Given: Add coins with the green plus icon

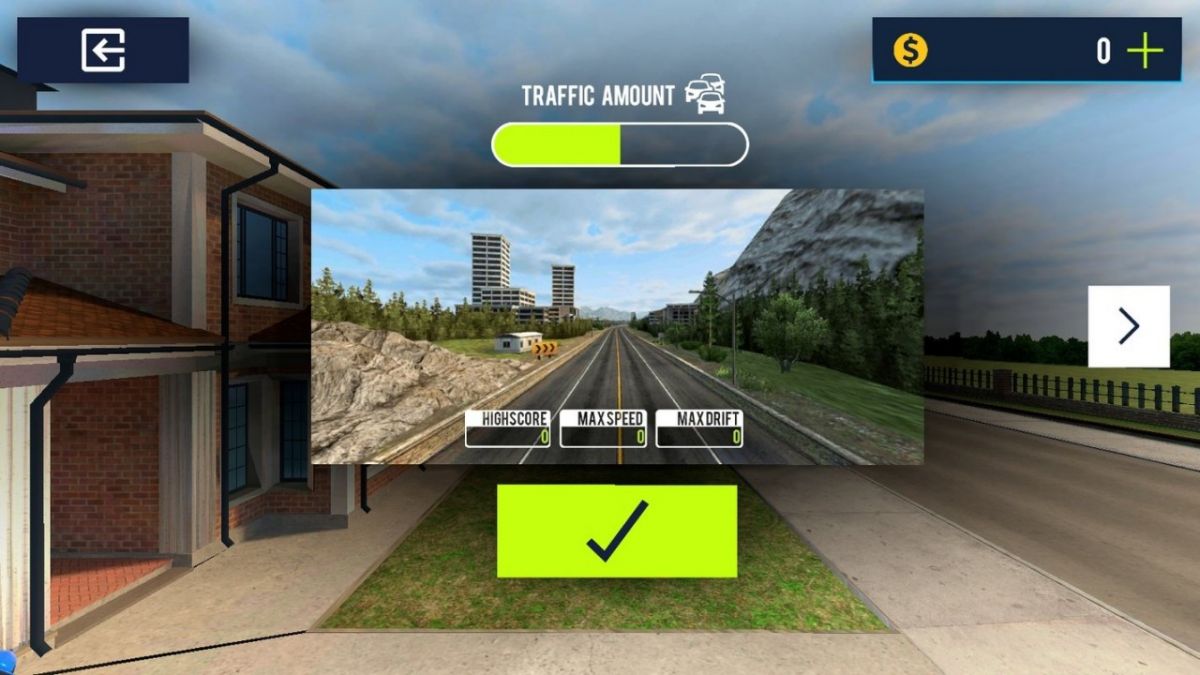Looking at the screenshot, I should coord(1145,51).
